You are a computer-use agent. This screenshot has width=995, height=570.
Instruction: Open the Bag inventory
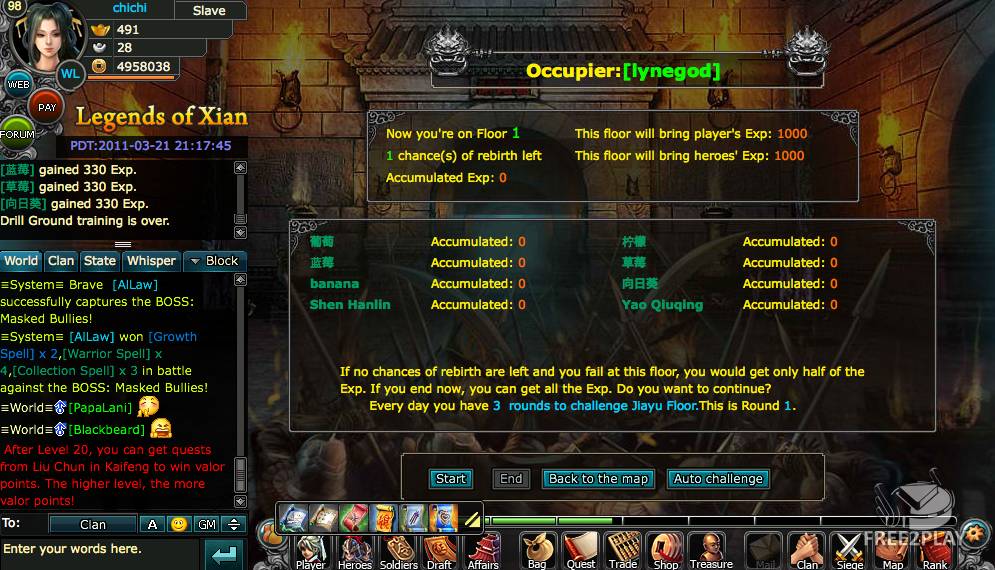click(x=537, y=551)
